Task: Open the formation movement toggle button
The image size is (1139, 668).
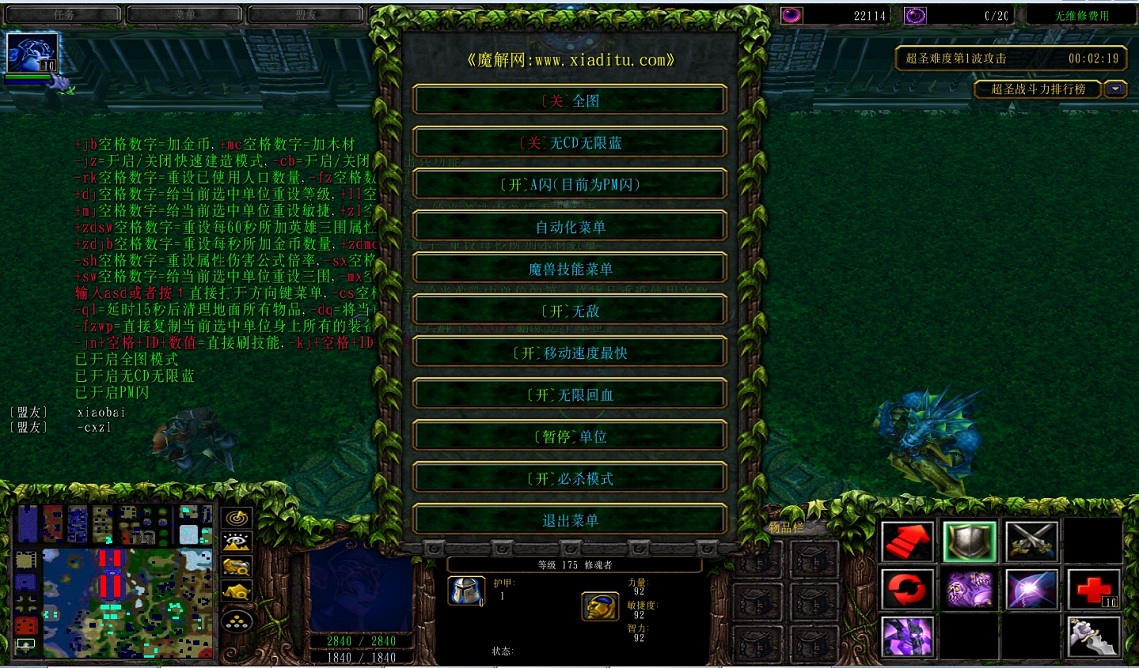Action: click(237, 620)
